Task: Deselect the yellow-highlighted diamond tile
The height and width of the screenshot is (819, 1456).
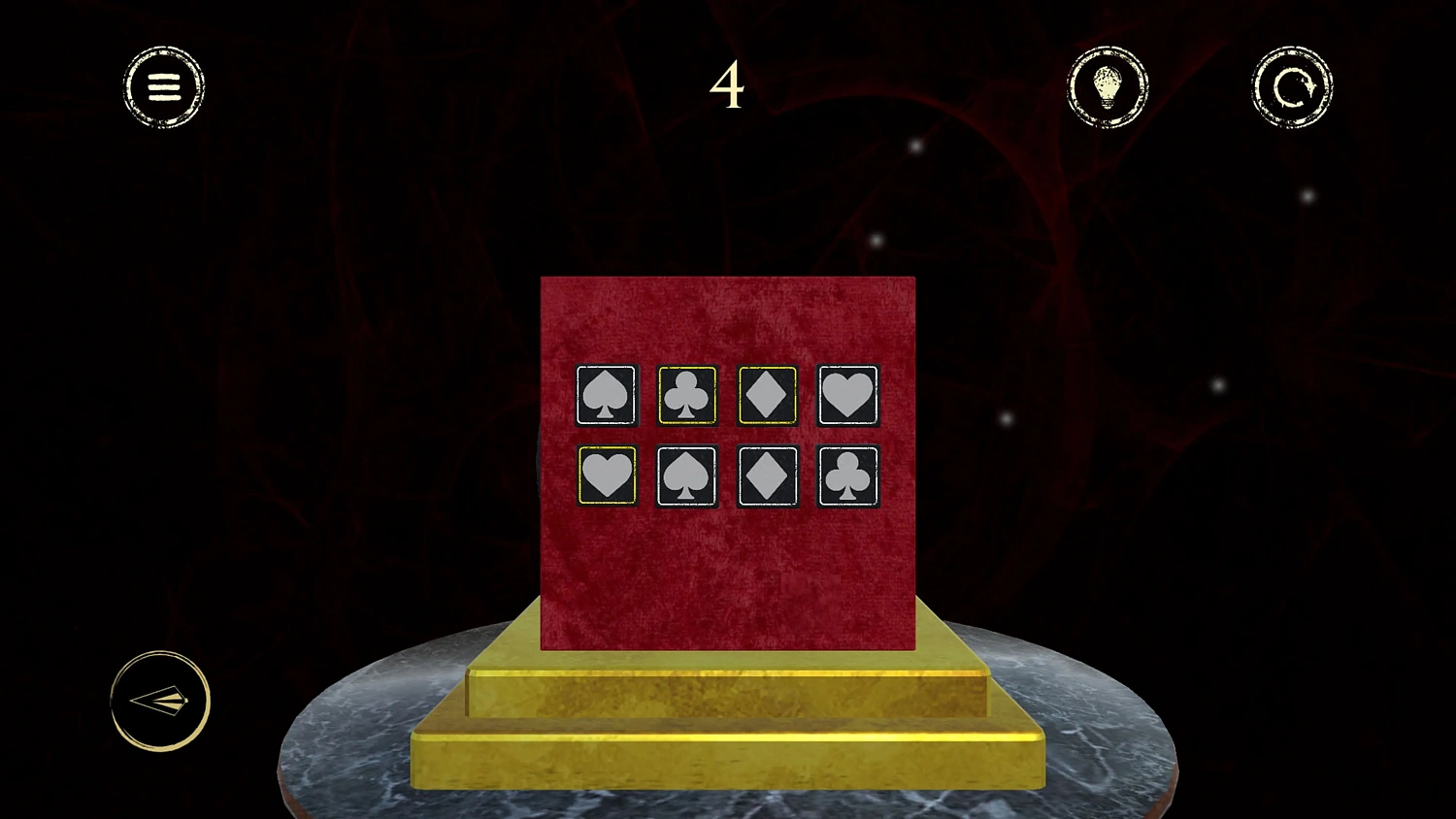Action: point(767,395)
